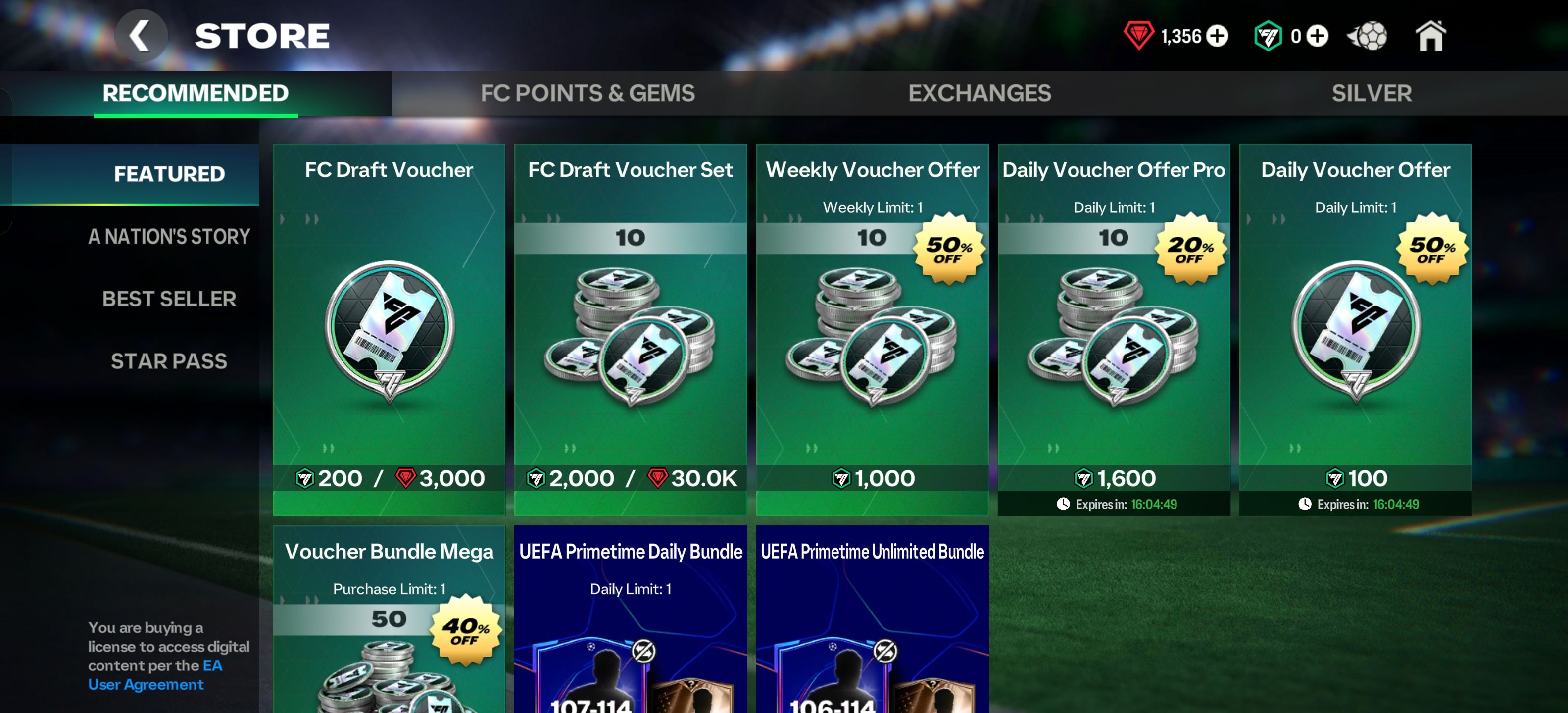Switch to the BEST SELLER category
This screenshot has width=1568, height=713.
(169, 299)
